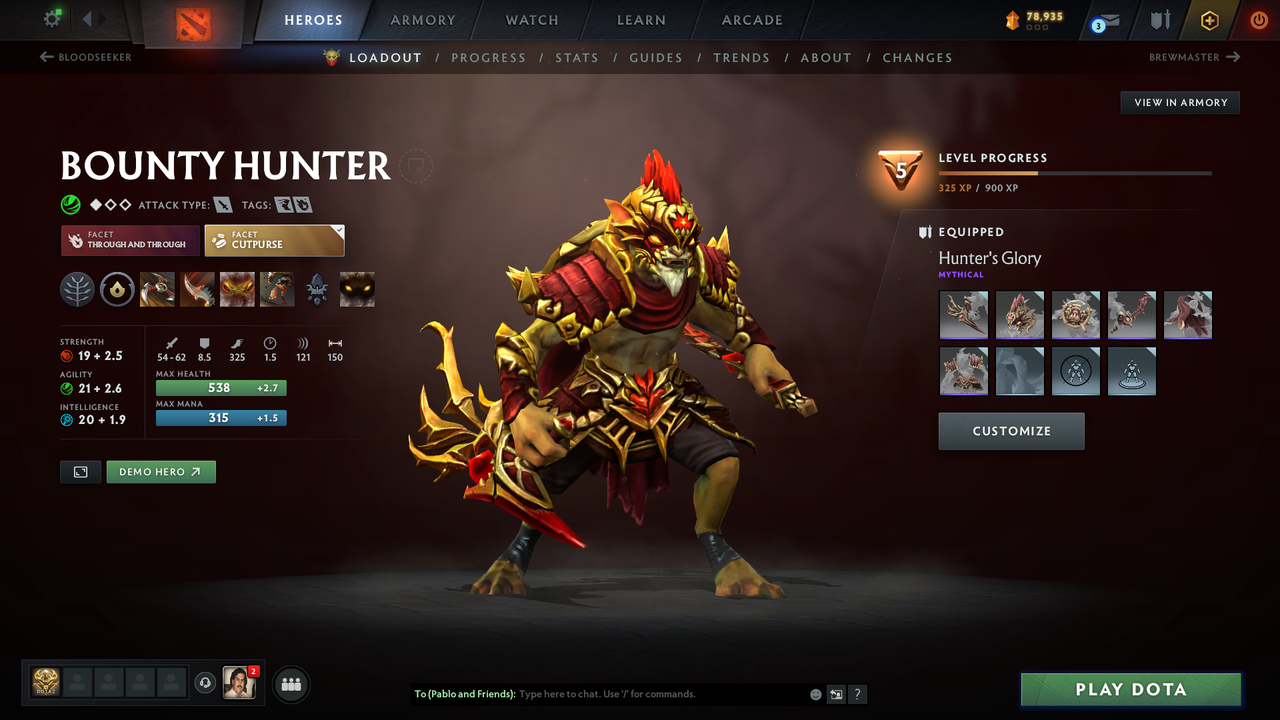Click the DEMO HERO button
This screenshot has width=1280, height=720.
pos(161,471)
